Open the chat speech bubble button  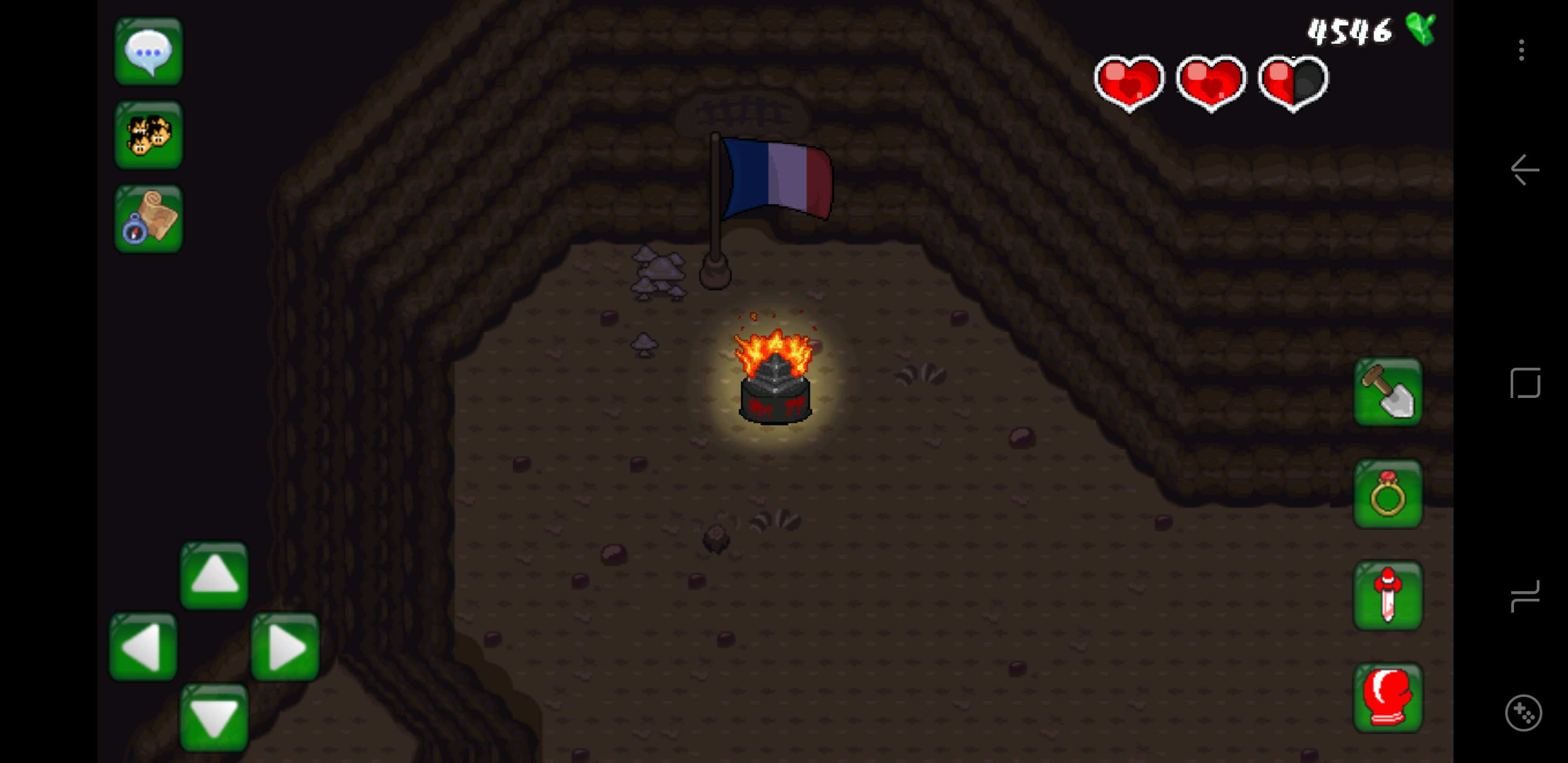point(148,51)
